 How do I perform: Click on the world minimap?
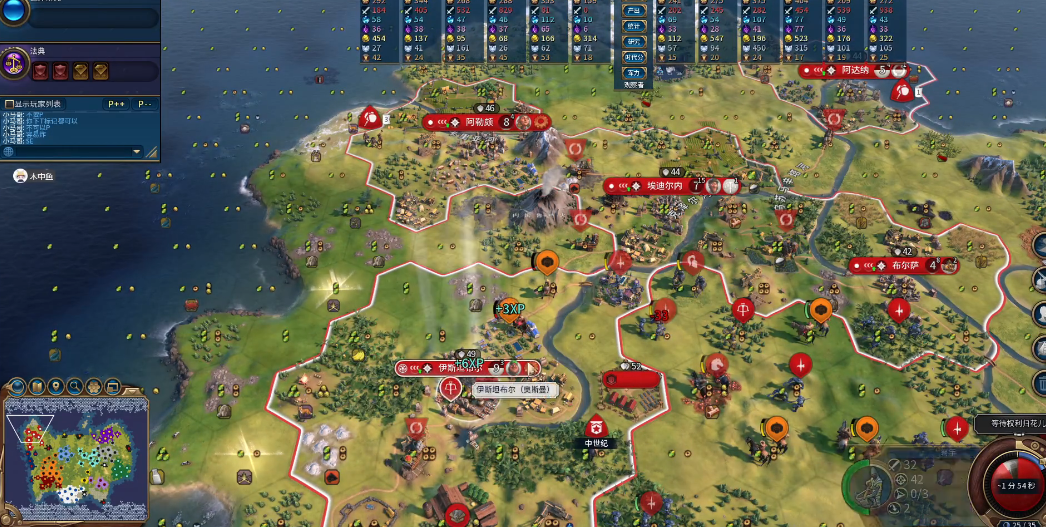[75, 460]
